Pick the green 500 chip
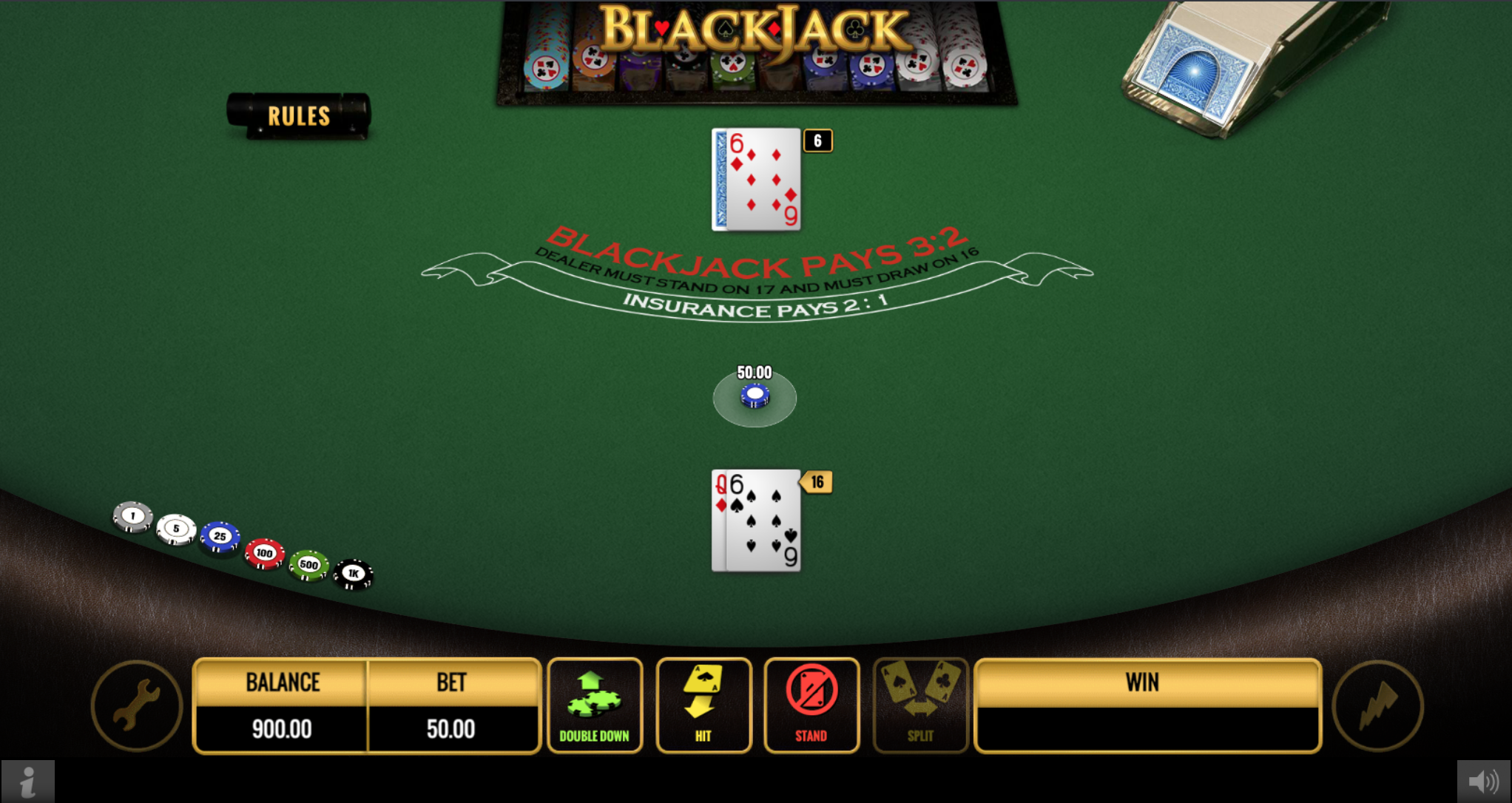 (x=308, y=565)
